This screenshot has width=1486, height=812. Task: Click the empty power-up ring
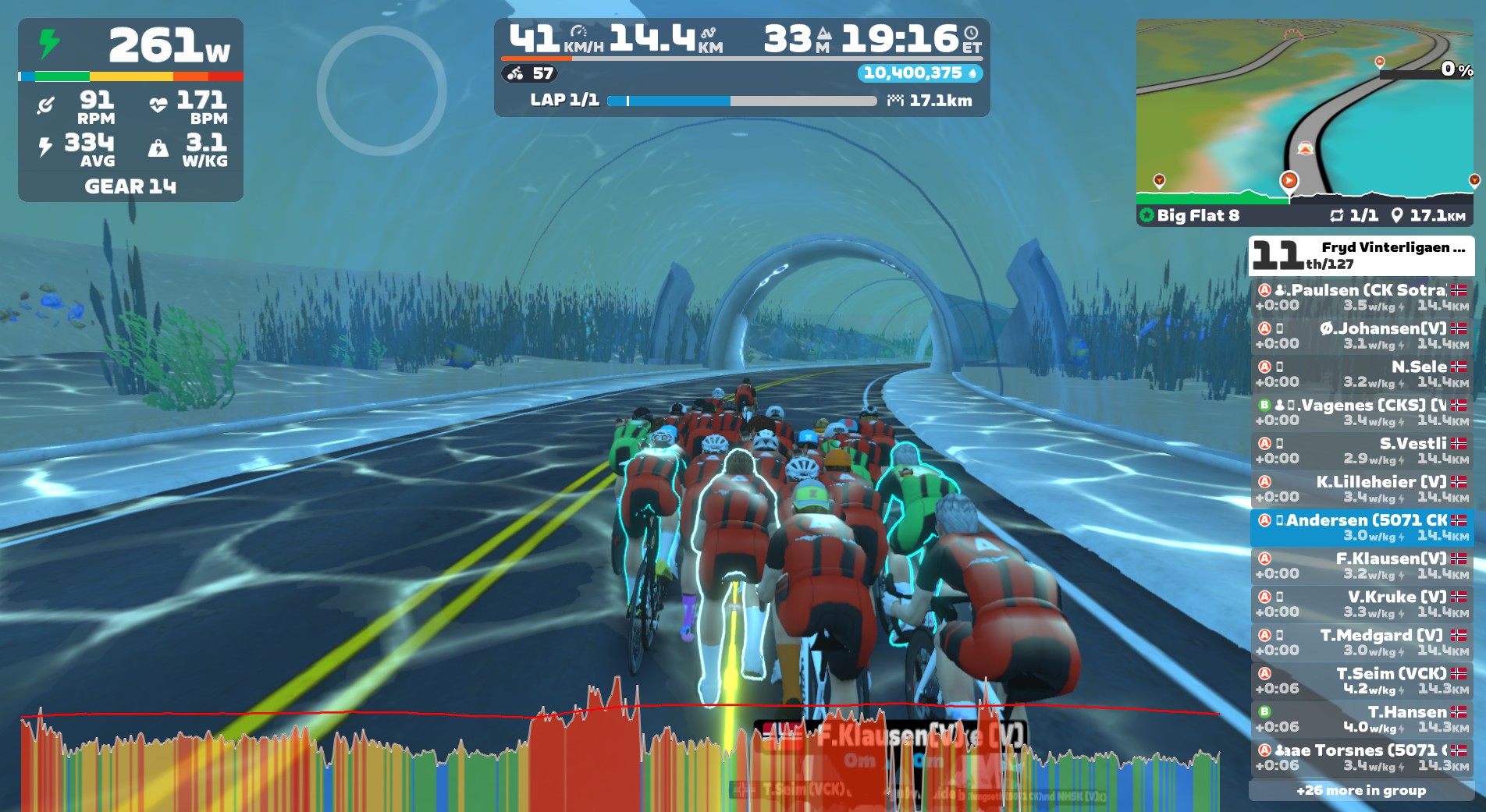[382, 90]
